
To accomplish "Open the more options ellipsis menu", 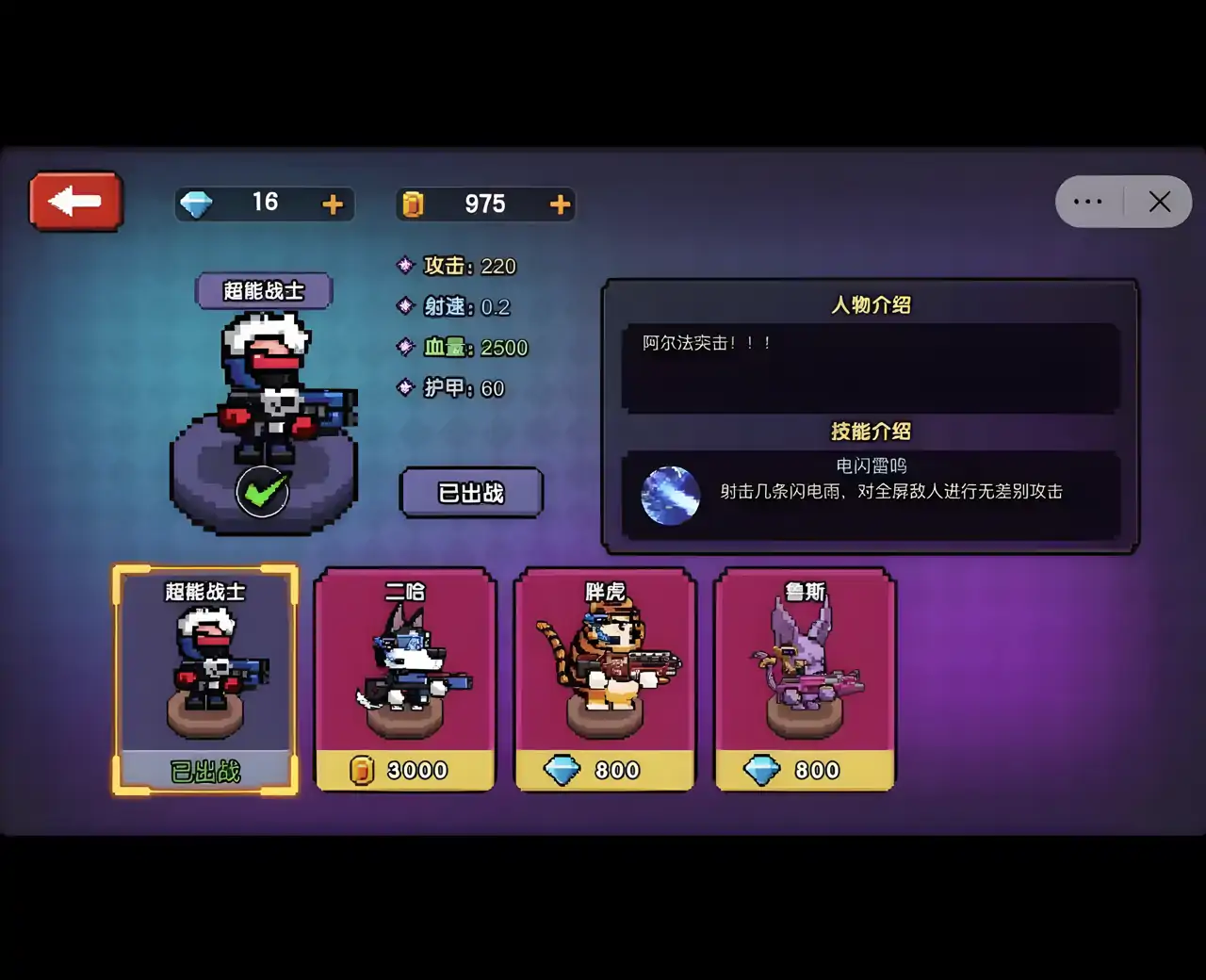I will 1089,201.
